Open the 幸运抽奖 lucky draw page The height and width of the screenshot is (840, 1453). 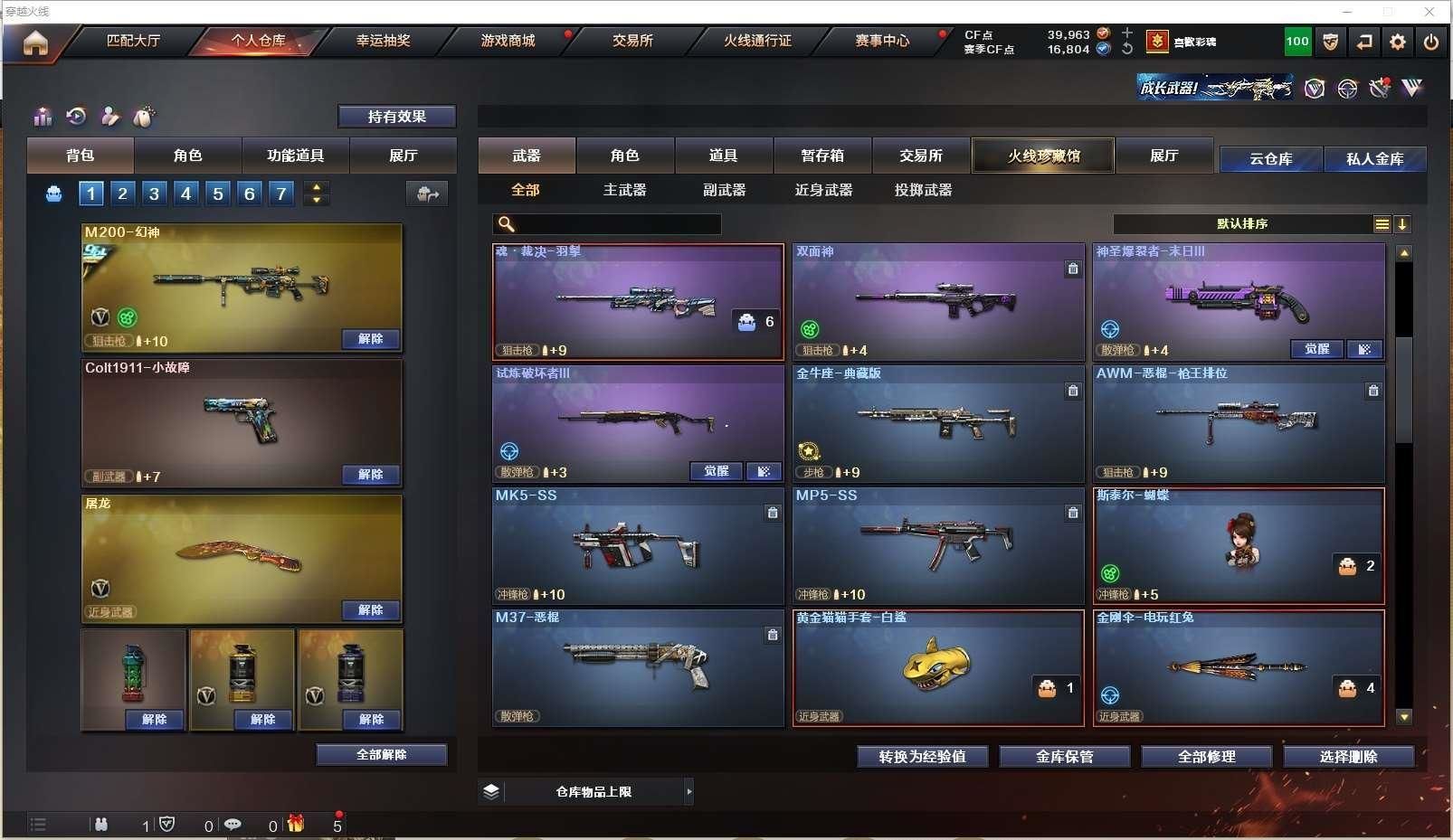pyautogui.click(x=383, y=41)
